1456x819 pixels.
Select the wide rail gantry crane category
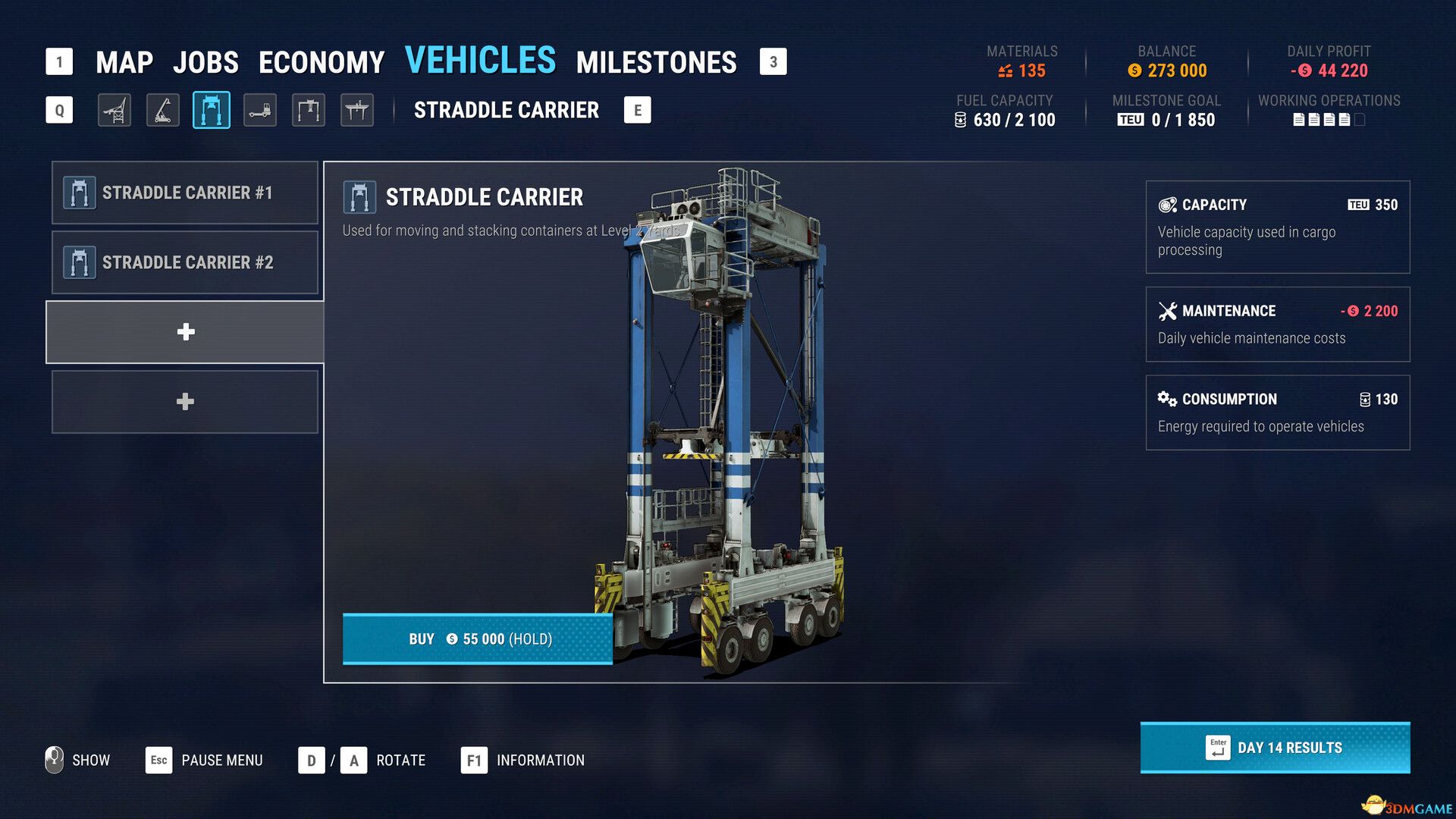coord(357,111)
